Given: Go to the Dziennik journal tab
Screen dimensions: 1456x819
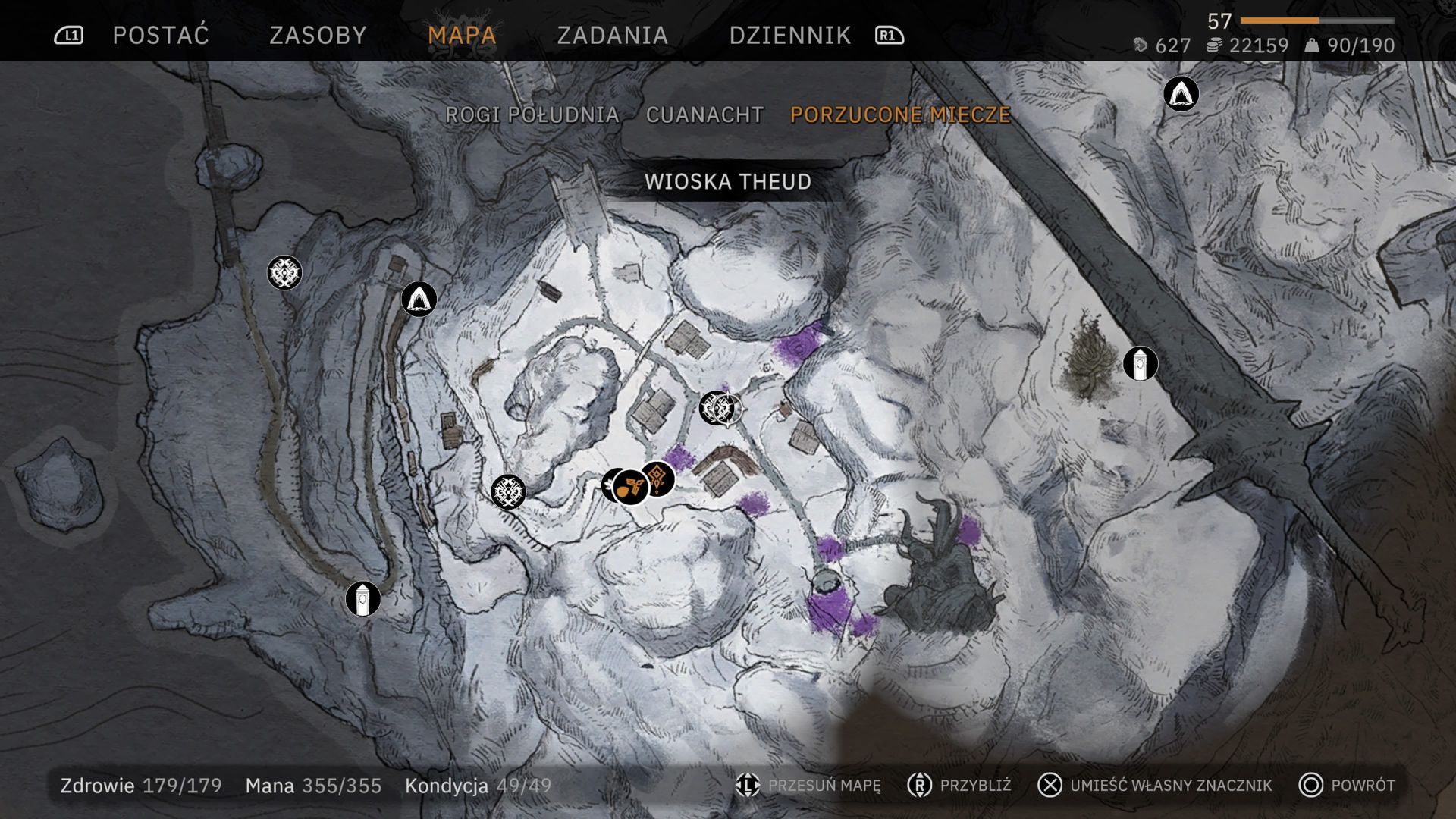Looking at the screenshot, I should [789, 36].
